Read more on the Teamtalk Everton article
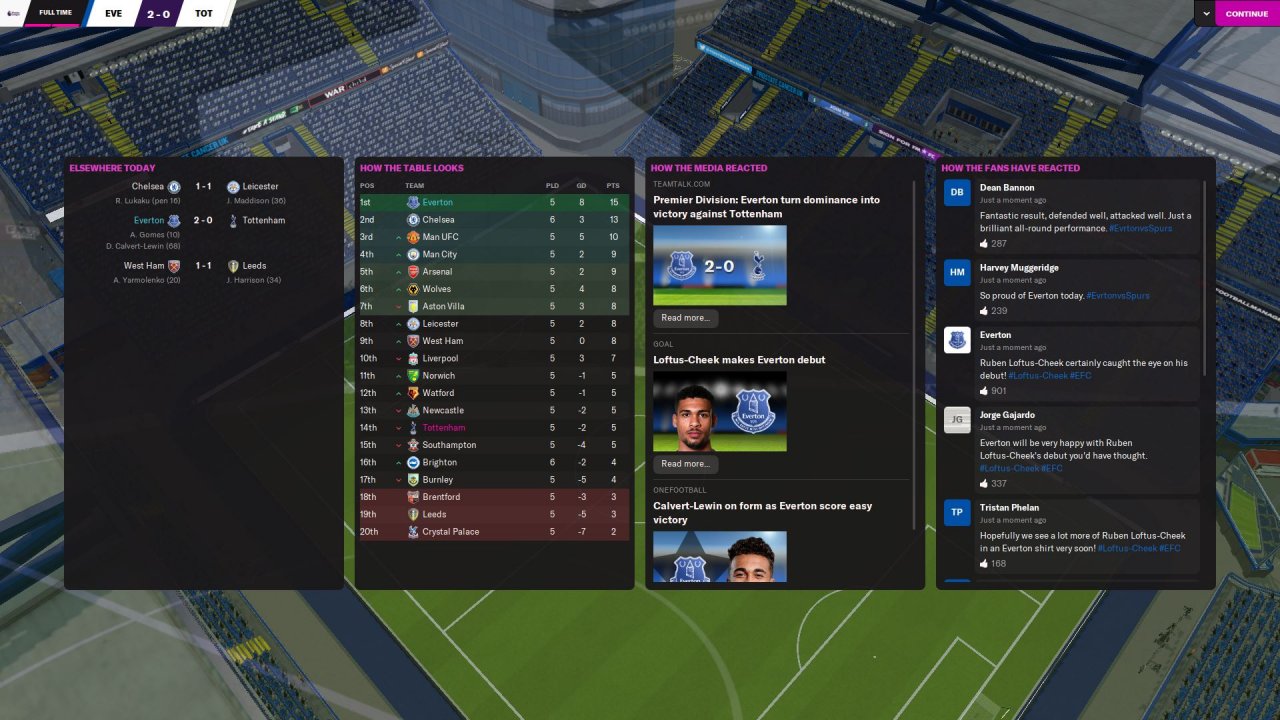 coord(685,318)
